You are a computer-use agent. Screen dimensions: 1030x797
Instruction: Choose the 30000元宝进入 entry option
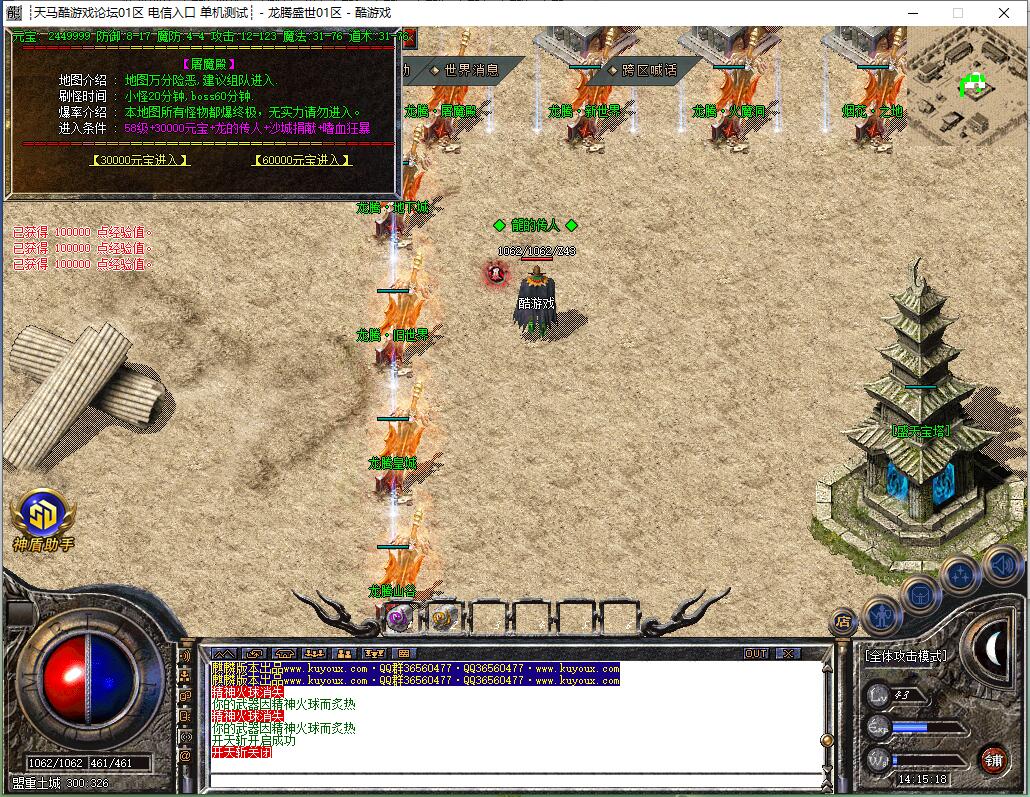pos(139,160)
